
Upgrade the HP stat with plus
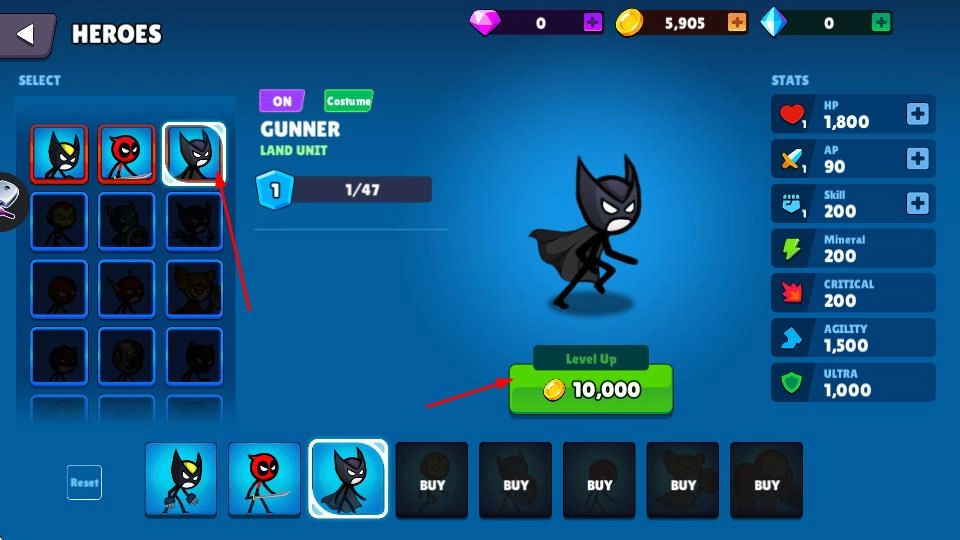(x=917, y=114)
